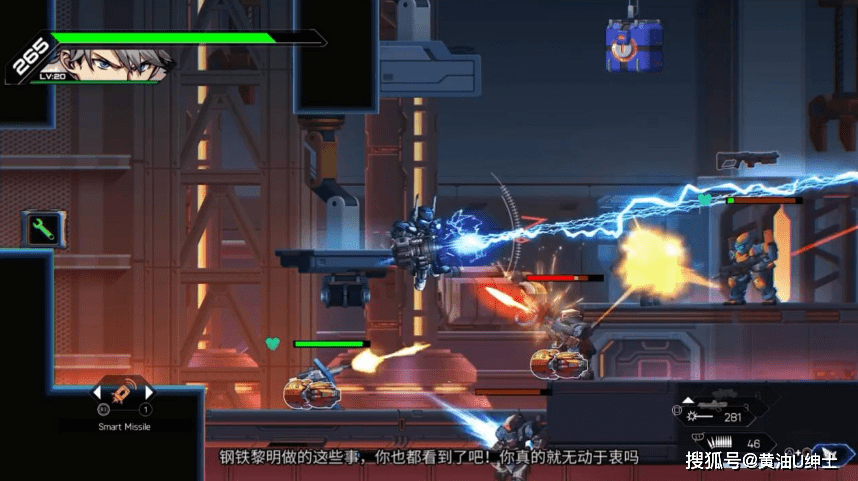Viewport: 858px width, 481px height.
Task: Switch to the previous sub-weapon with the left arrow
Action: tap(98, 393)
